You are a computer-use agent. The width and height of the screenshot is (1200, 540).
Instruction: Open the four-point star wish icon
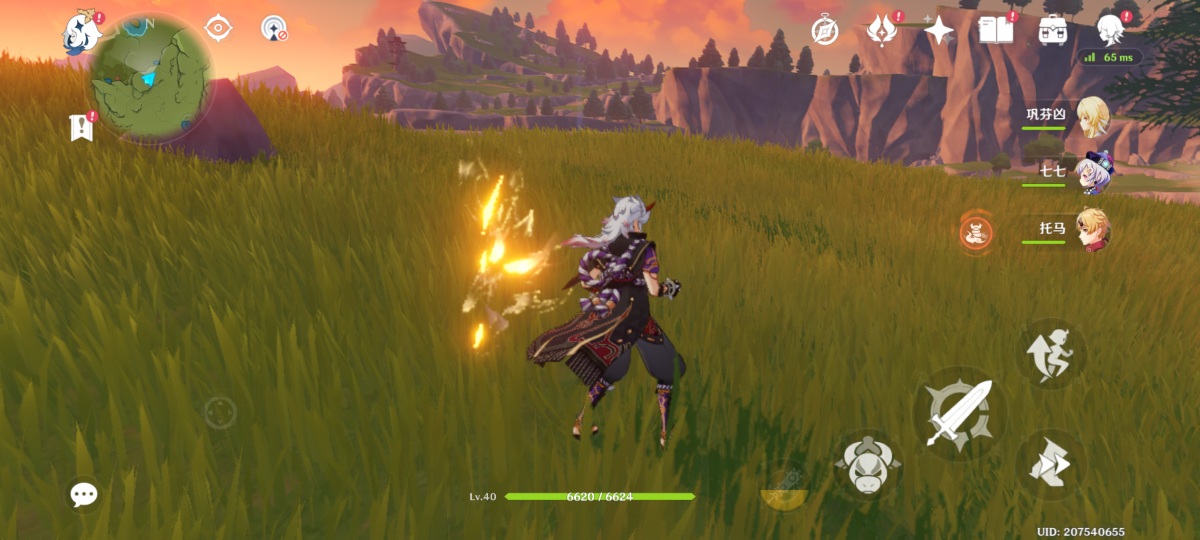coord(939,31)
